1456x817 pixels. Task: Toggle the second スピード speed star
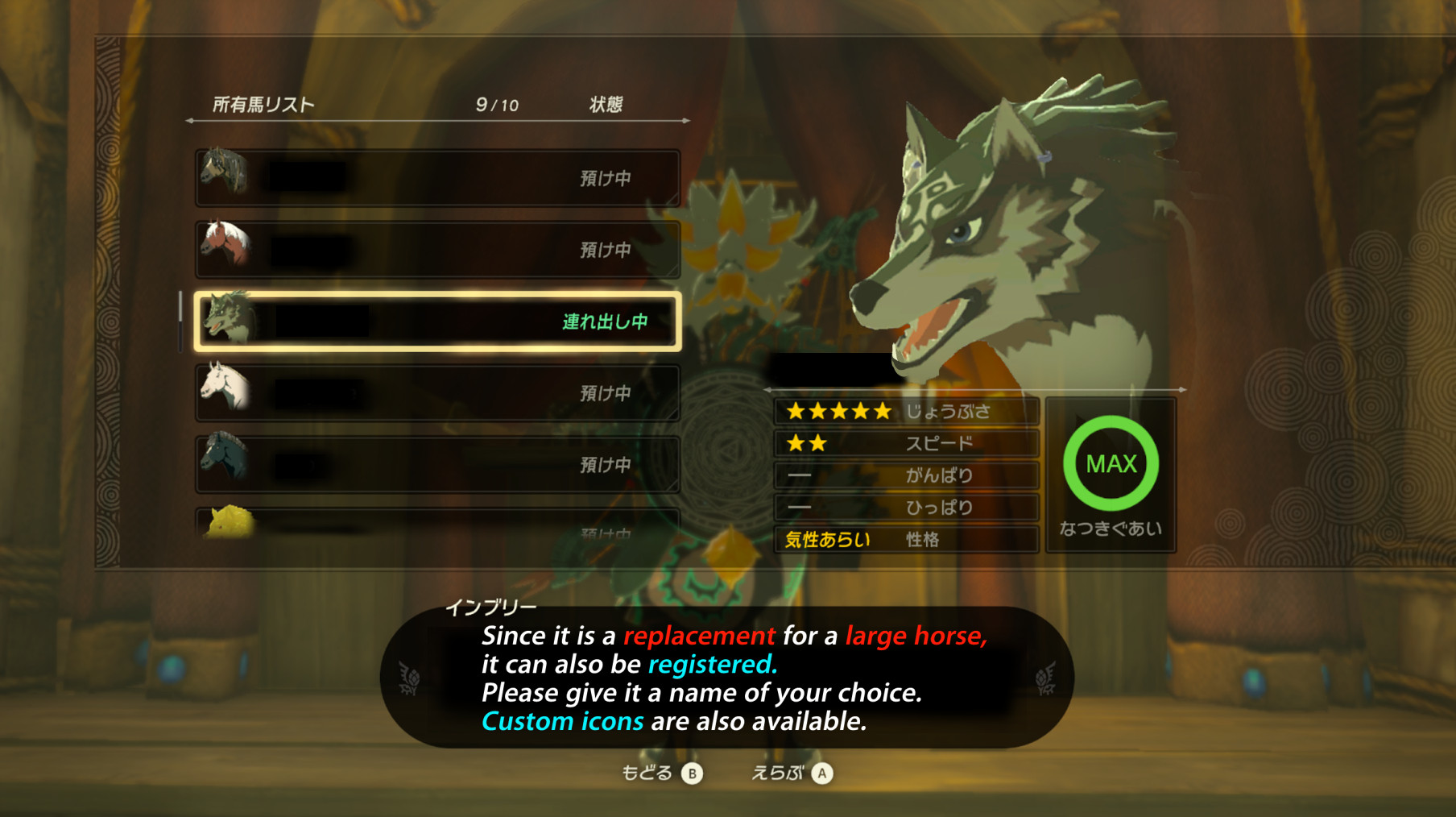point(817,442)
